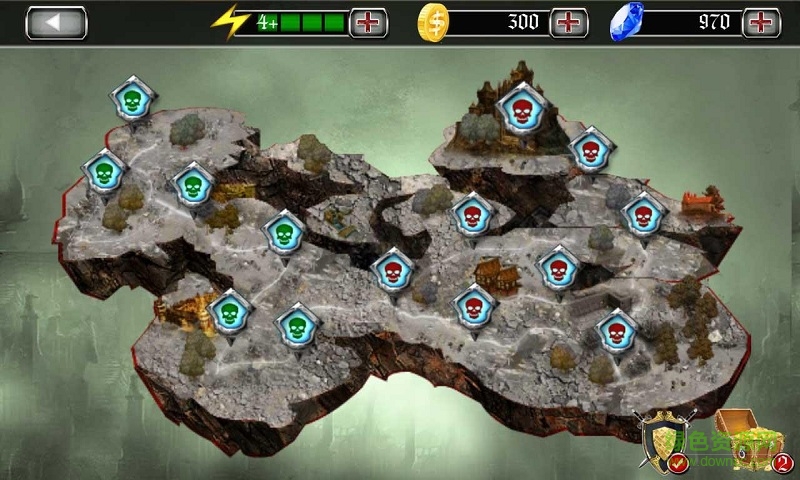Go back with the arrow button

56,22
